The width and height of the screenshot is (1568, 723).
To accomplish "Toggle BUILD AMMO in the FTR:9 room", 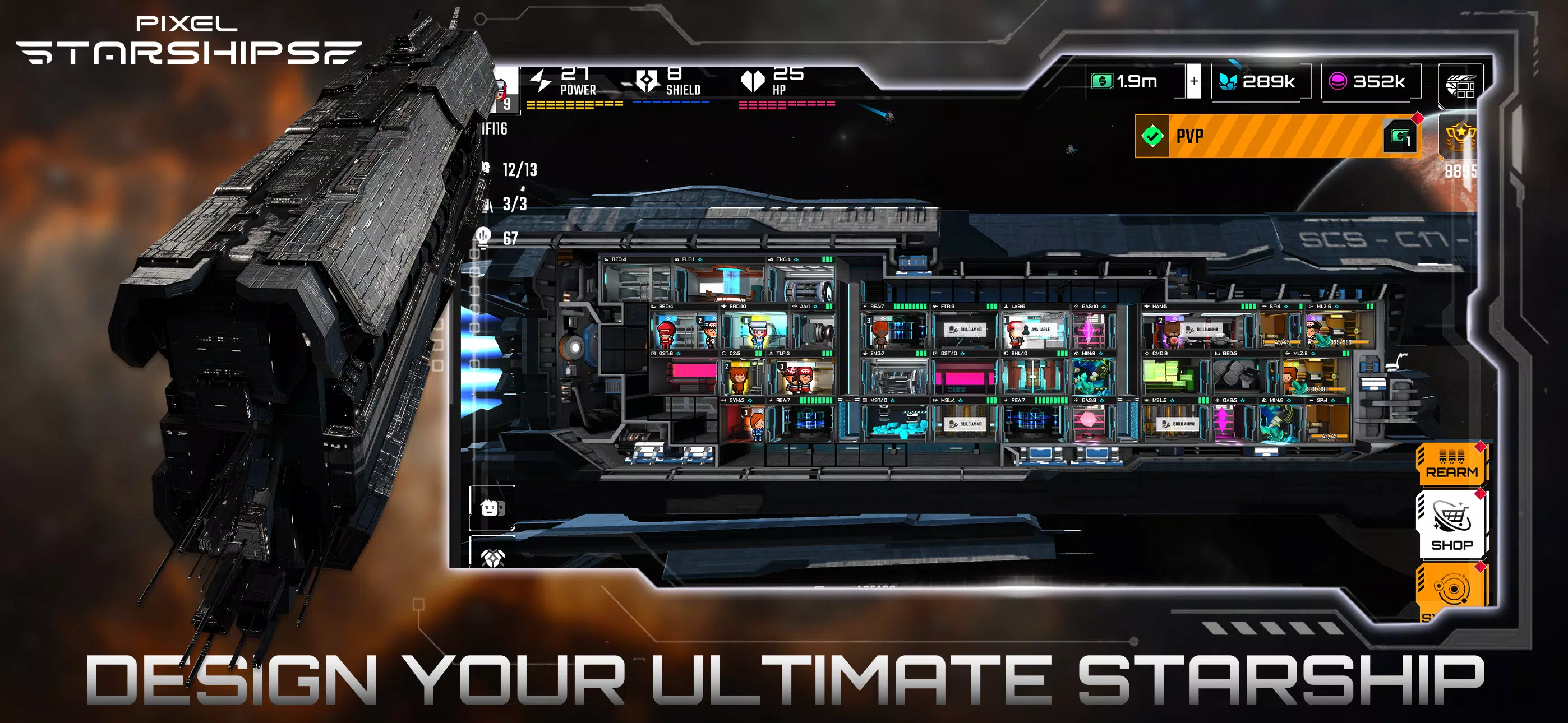I will point(965,330).
